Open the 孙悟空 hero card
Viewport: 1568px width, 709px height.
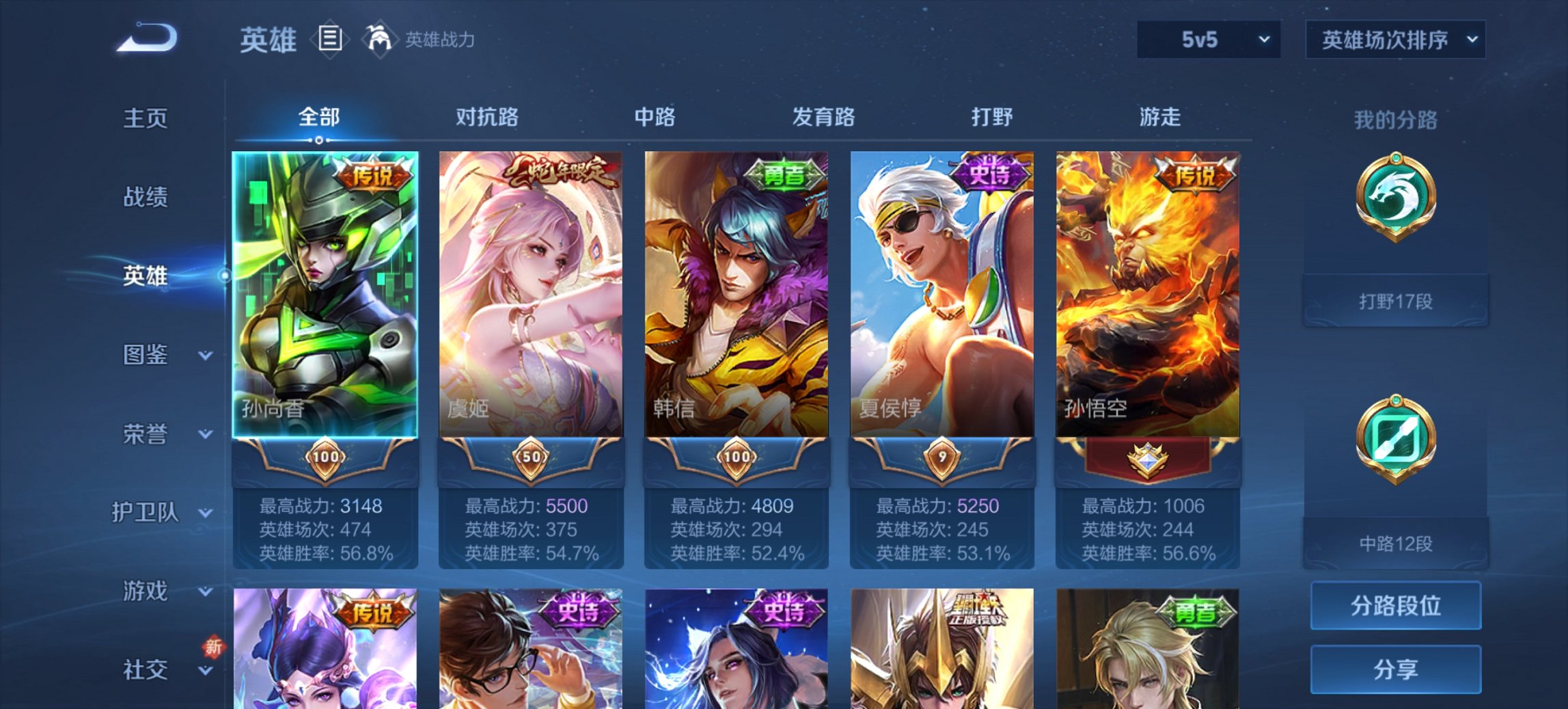pyautogui.click(x=1146, y=287)
